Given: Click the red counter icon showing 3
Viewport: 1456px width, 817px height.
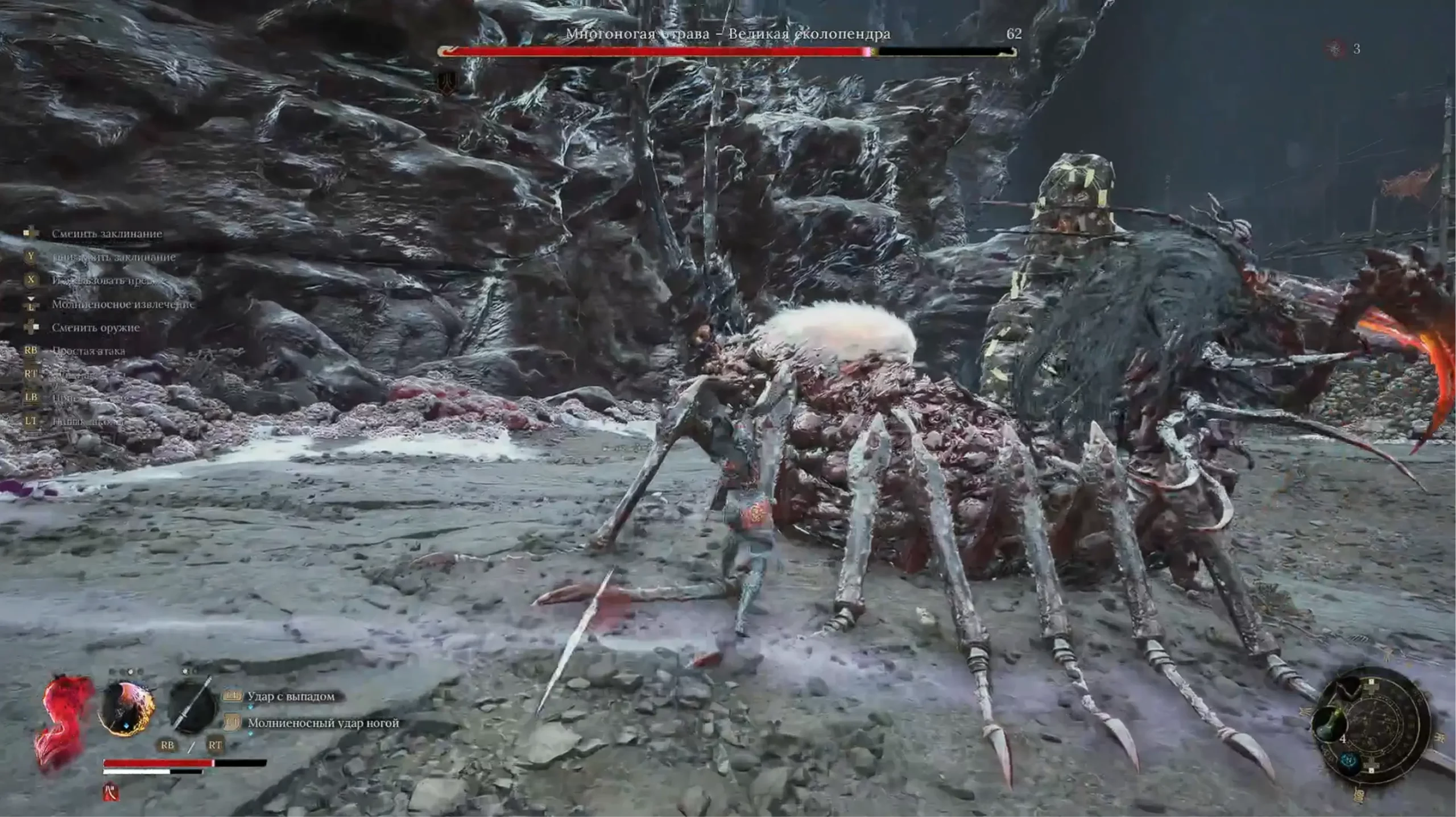Looking at the screenshot, I should pos(1336,49).
